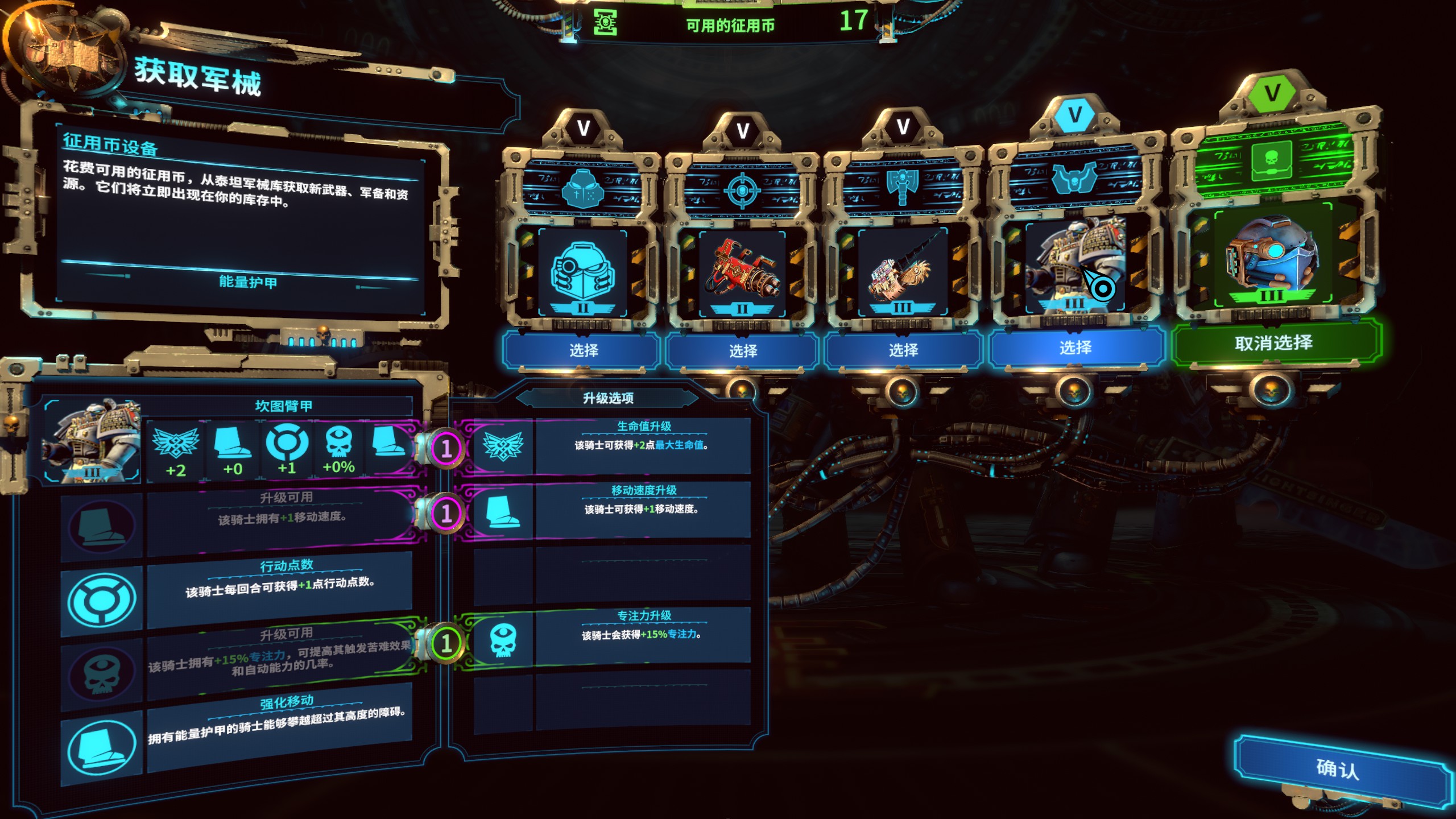Viewport: 1456px width, 819px height.
Task: Deselect the green helmet card via 取消选择
Action: click(x=1273, y=342)
